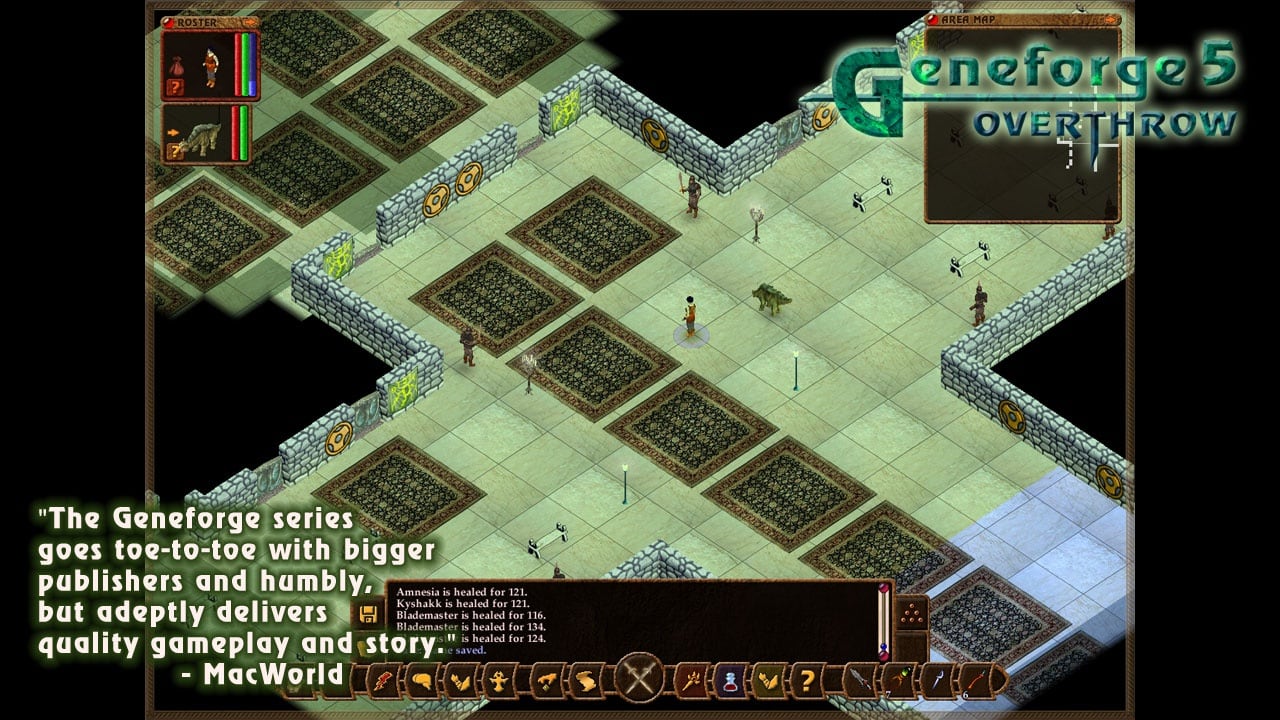Open the six-dot formation button beside message log
This screenshot has height=720, width=1280.
[911, 613]
